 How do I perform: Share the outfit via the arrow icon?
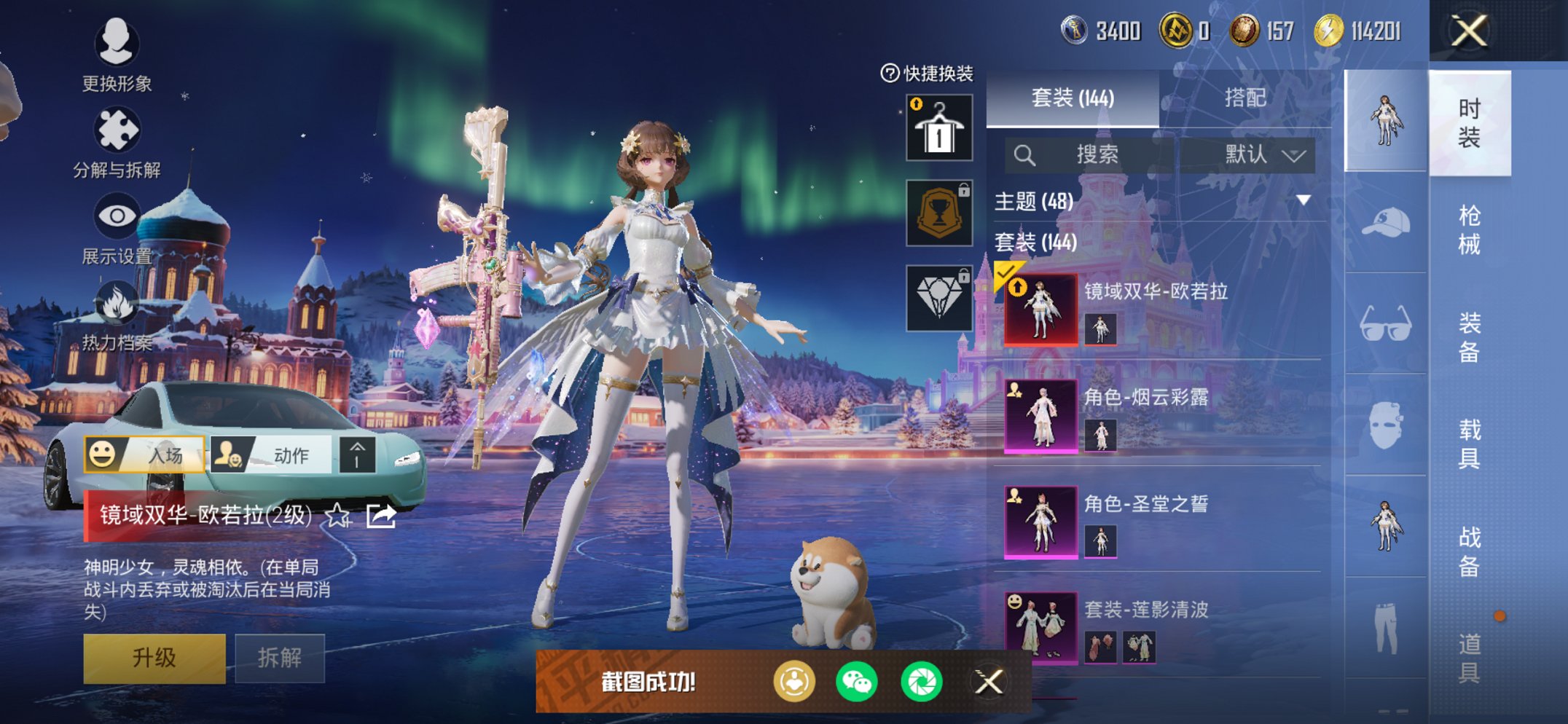click(x=380, y=516)
